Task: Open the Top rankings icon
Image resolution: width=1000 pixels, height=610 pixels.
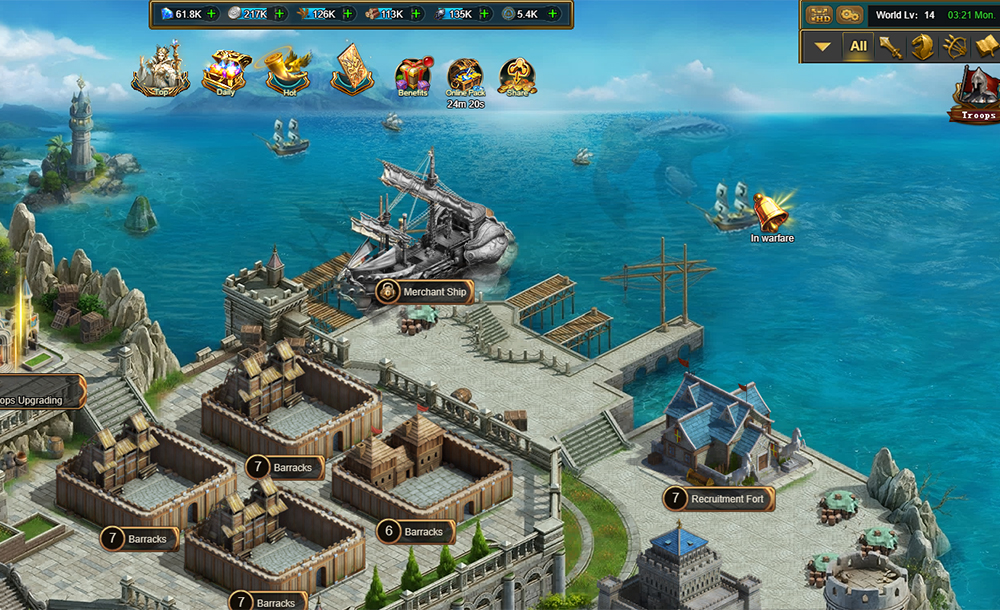Action: pyautogui.click(x=161, y=71)
